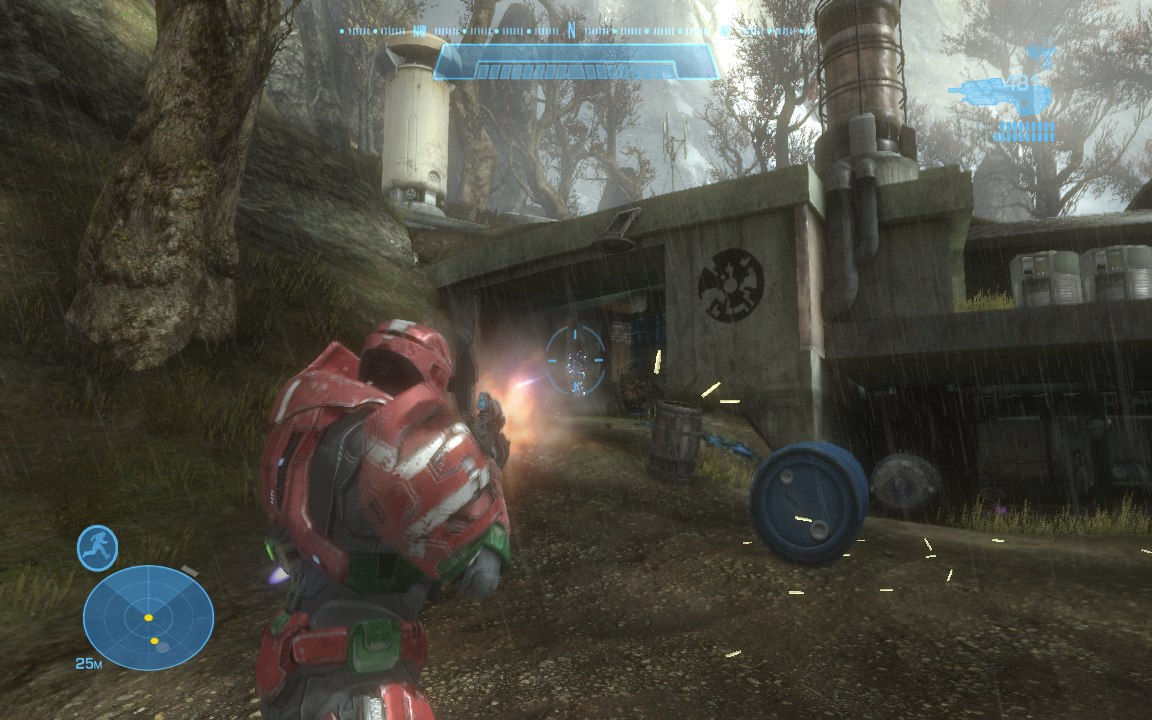Click the circular motion tracker radar
The width and height of the screenshot is (1152, 720).
tap(148, 617)
